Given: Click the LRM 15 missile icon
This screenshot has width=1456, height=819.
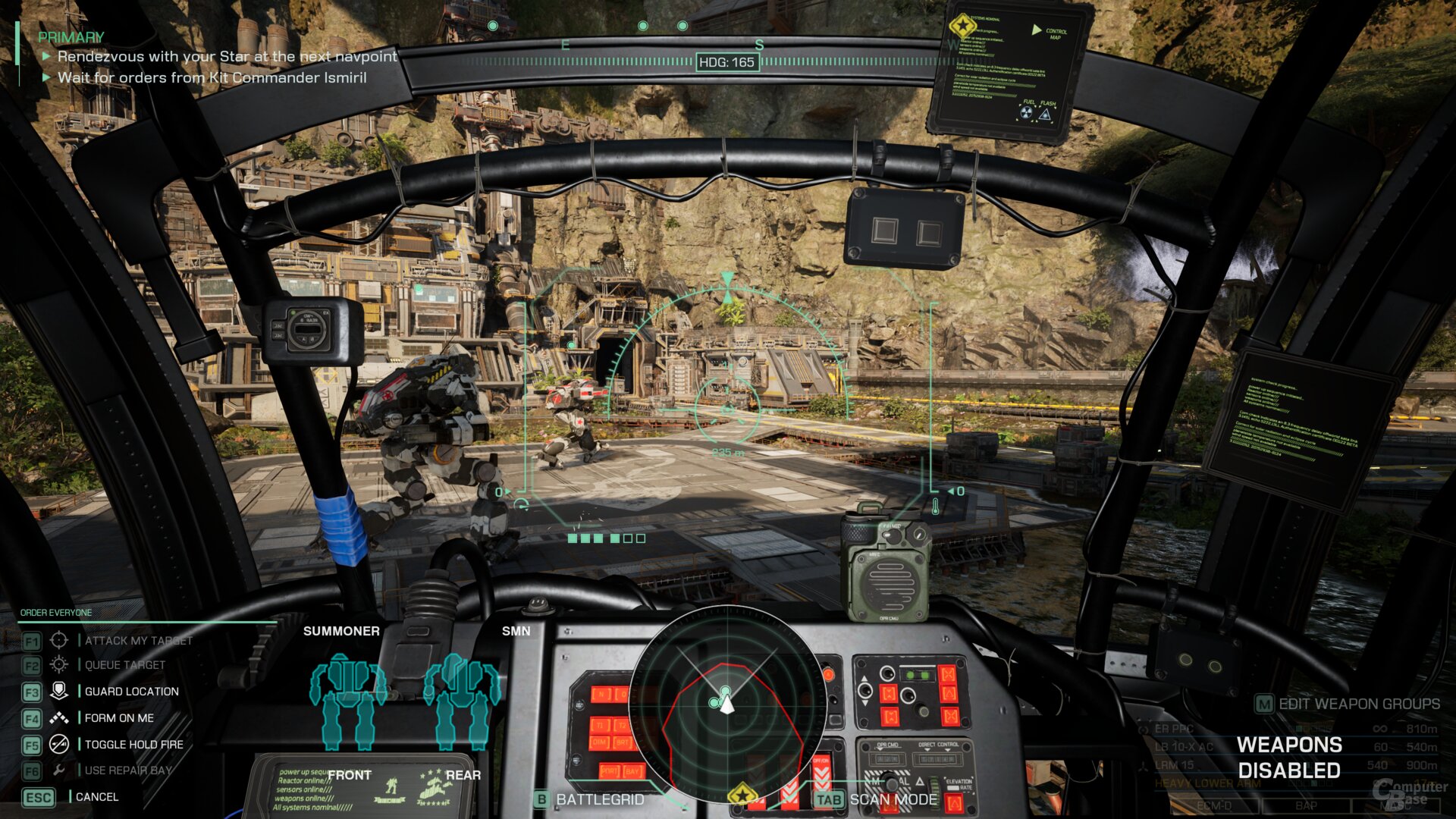Looking at the screenshot, I should click(1143, 767).
